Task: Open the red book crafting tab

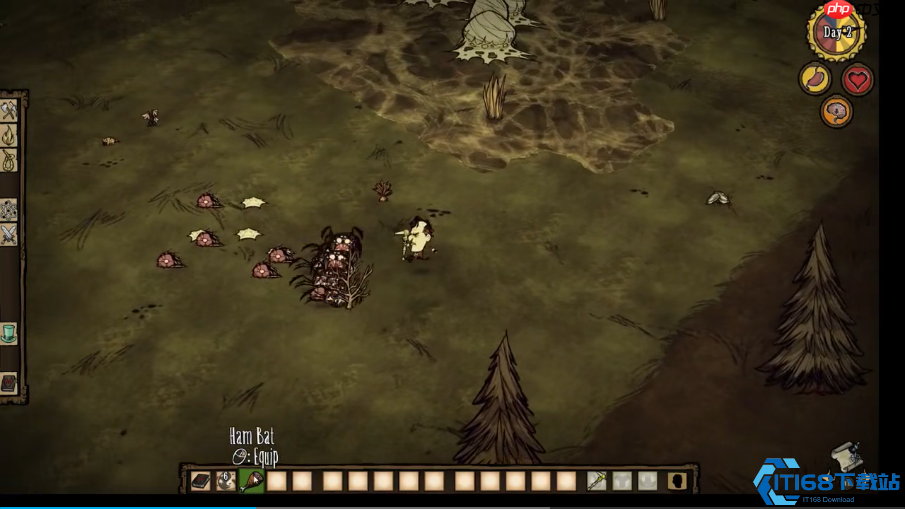Action: (x=9, y=383)
